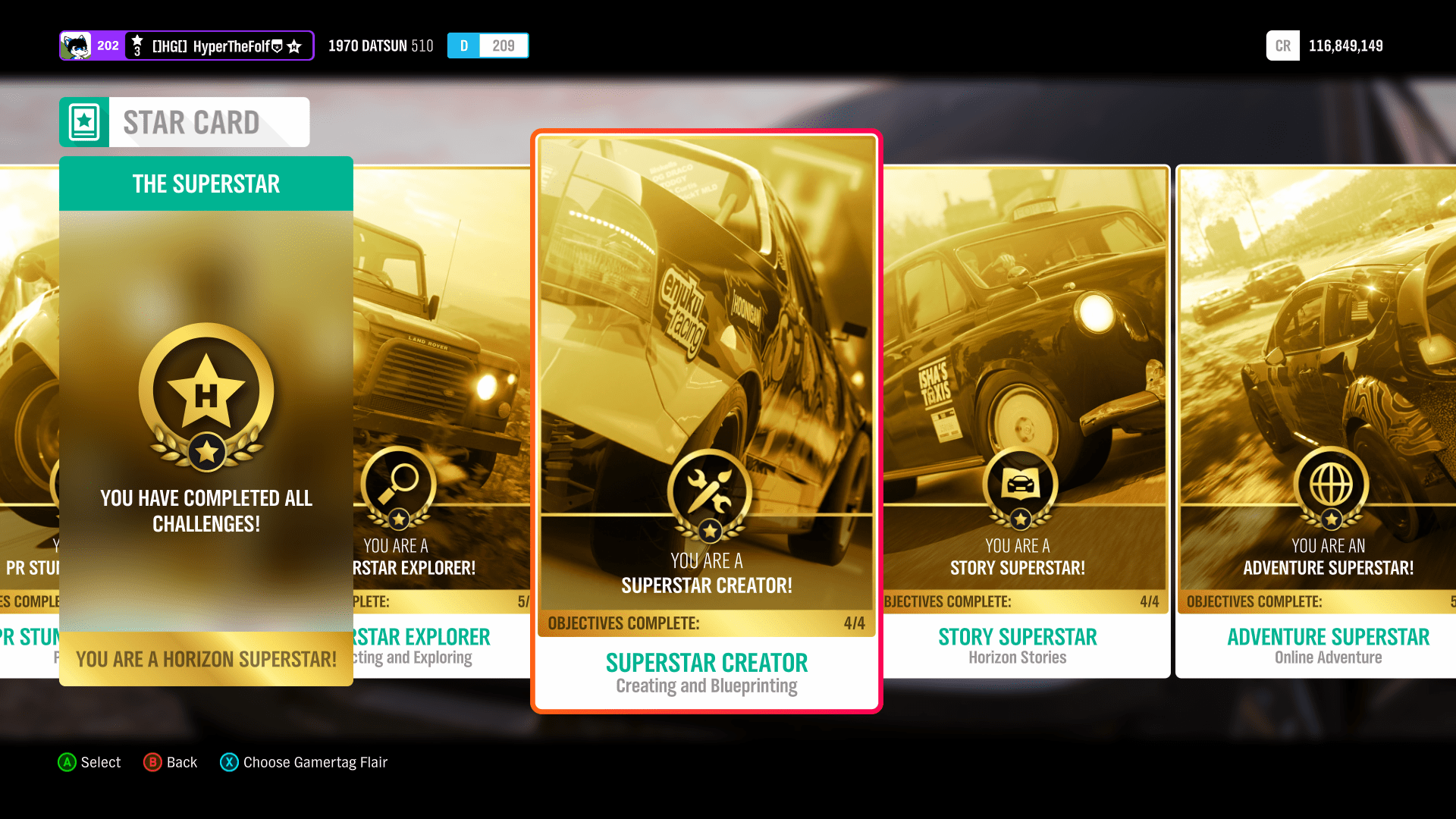This screenshot has height=819, width=1456.
Task: Click the gamertag flair star icon
Action: click(x=295, y=45)
